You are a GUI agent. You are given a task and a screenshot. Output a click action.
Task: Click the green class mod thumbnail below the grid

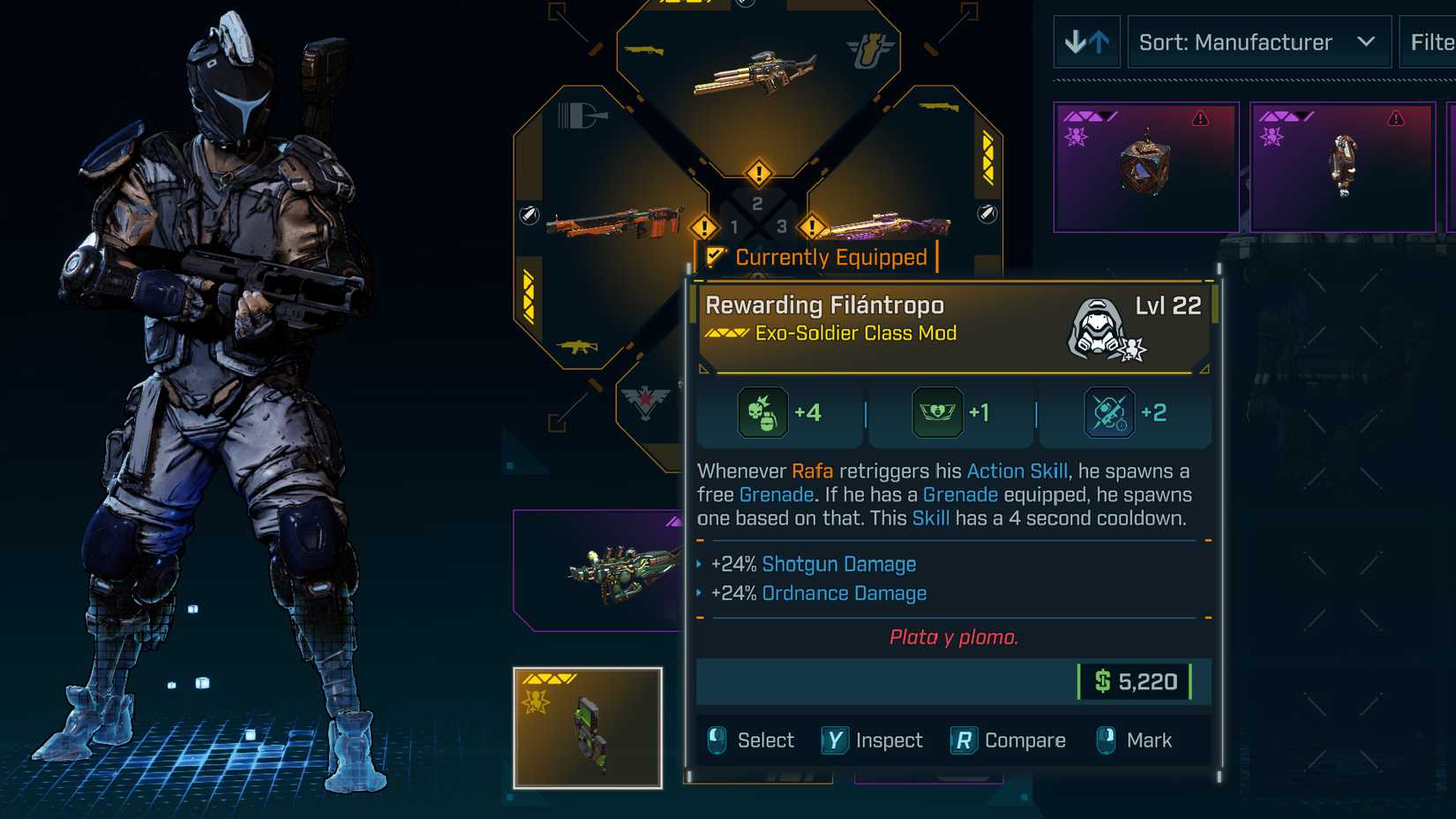click(589, 728)
